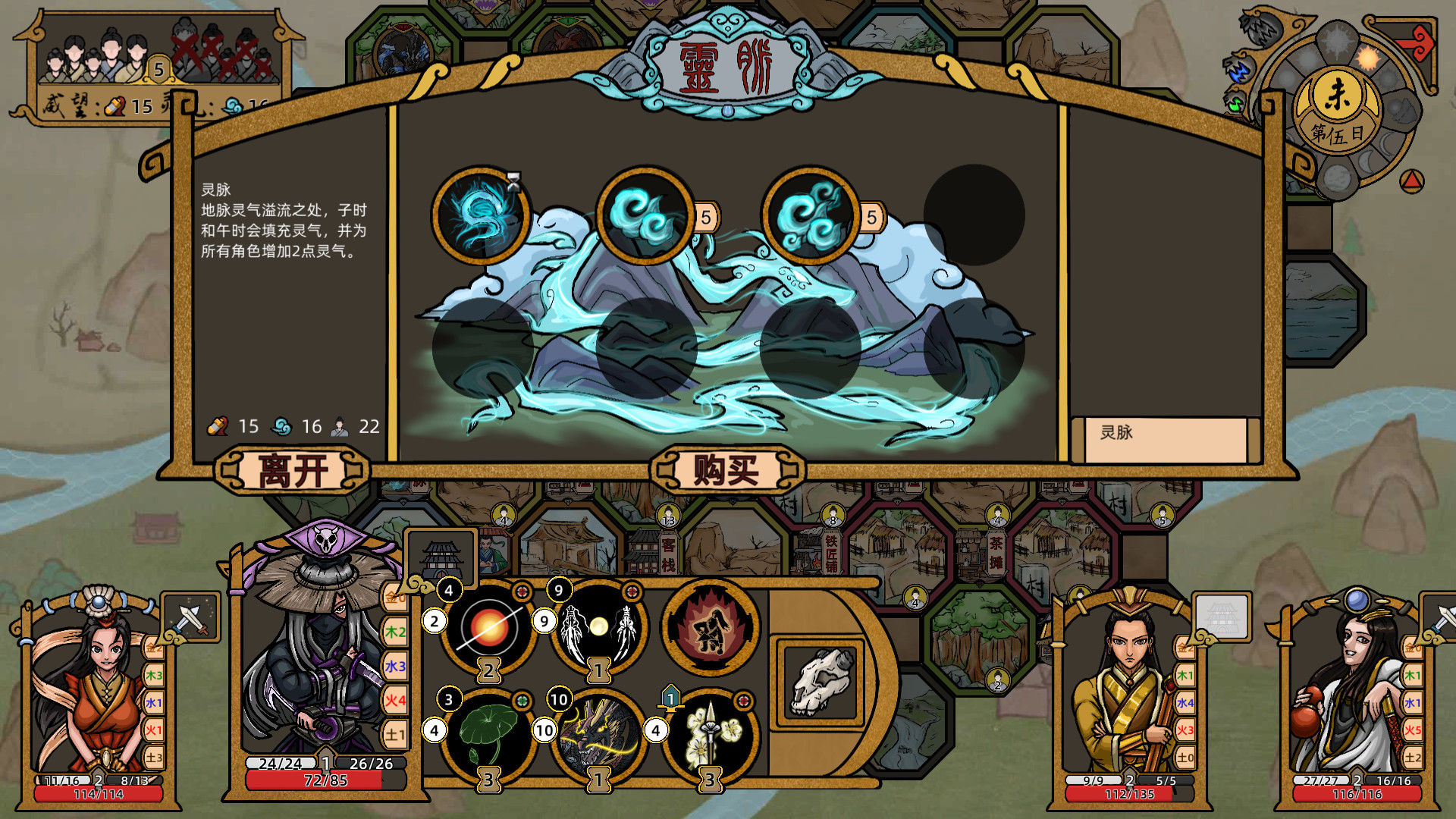Leave the spirit vein shop via 离开
Viewport: 1456px width, 819px height.
click(293, 471)
